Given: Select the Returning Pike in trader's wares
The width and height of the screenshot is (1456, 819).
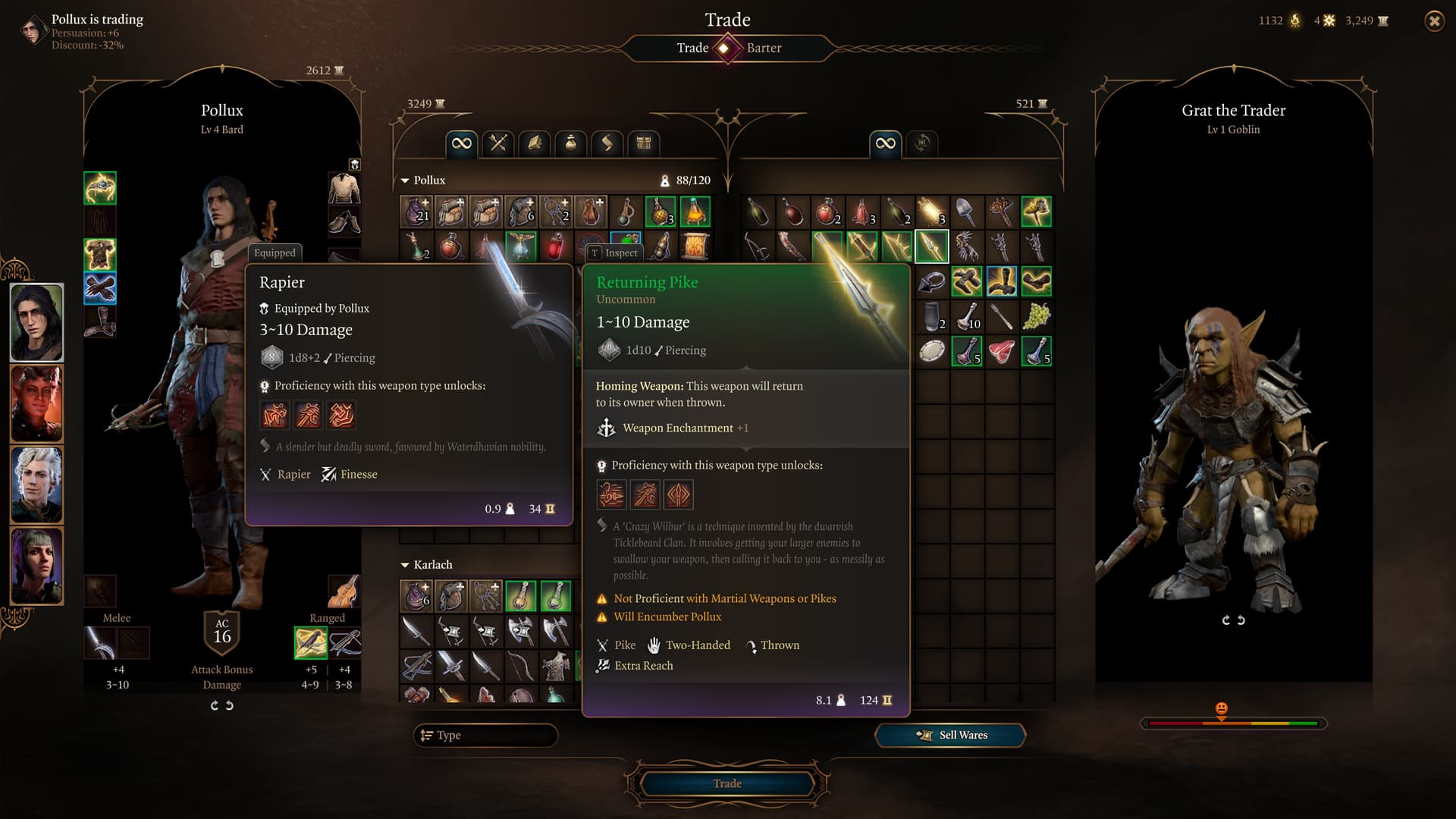Looking at the screenshot, I should click(x=931, y=246).
